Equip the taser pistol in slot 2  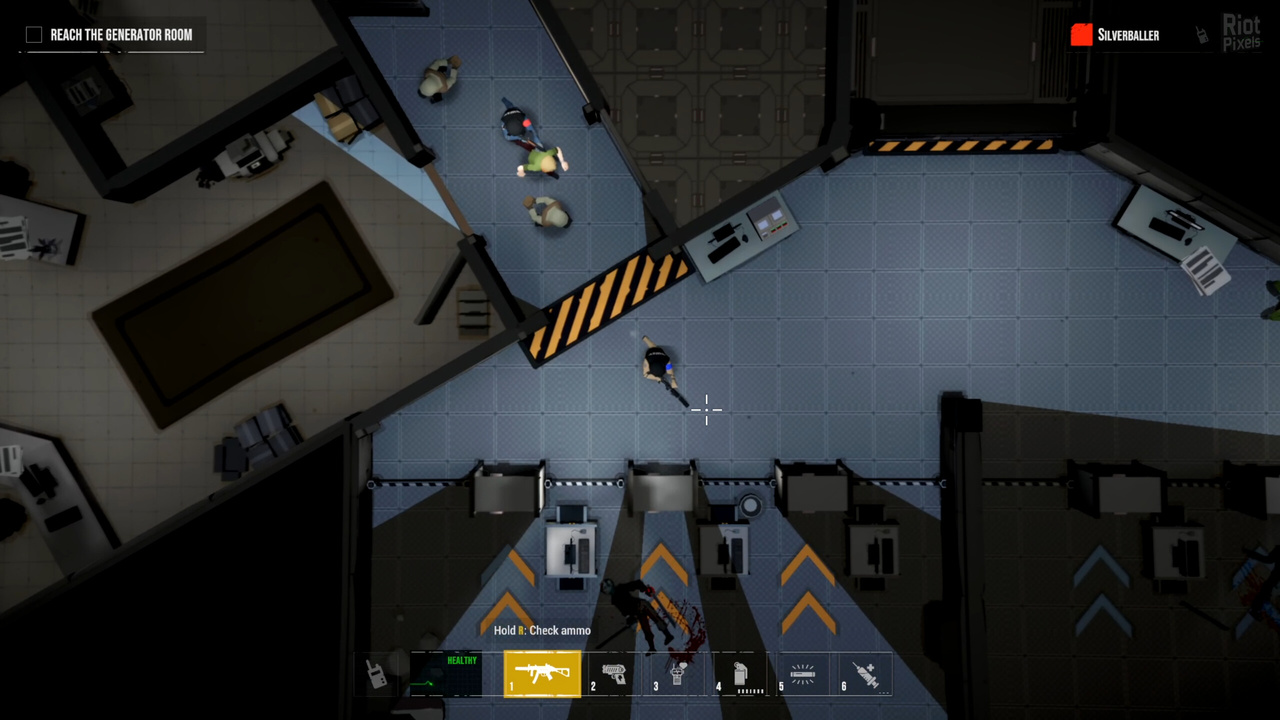point(616,674)
